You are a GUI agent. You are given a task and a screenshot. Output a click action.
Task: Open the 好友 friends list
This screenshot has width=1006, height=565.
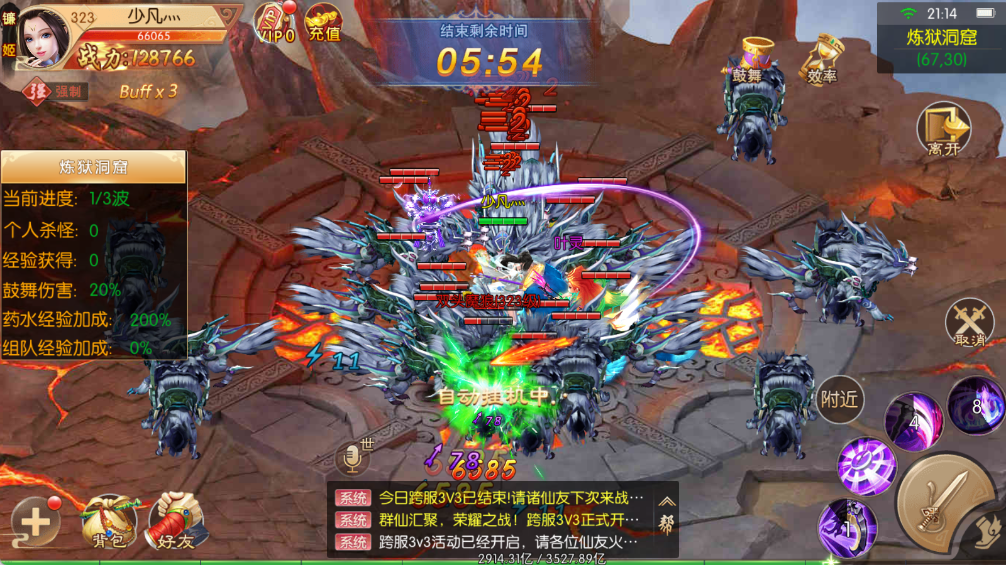pyautogui.click(x=178, y=520)
